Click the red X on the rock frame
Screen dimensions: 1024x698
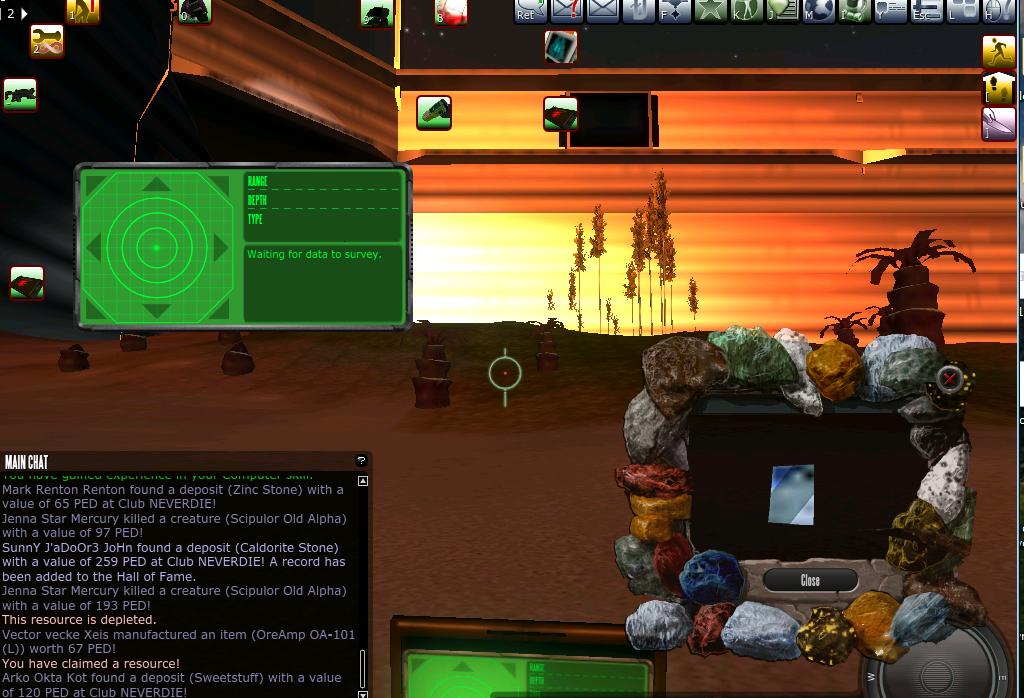coord(949,378)
